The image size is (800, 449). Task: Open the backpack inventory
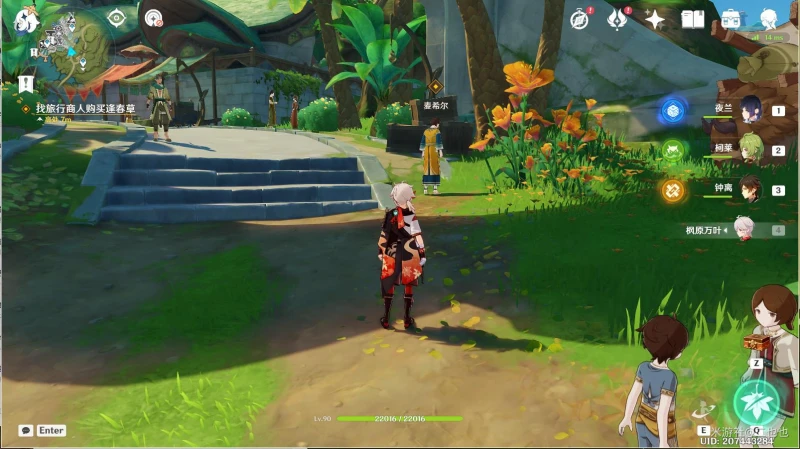pyautogui.click(x=731, y=19)
